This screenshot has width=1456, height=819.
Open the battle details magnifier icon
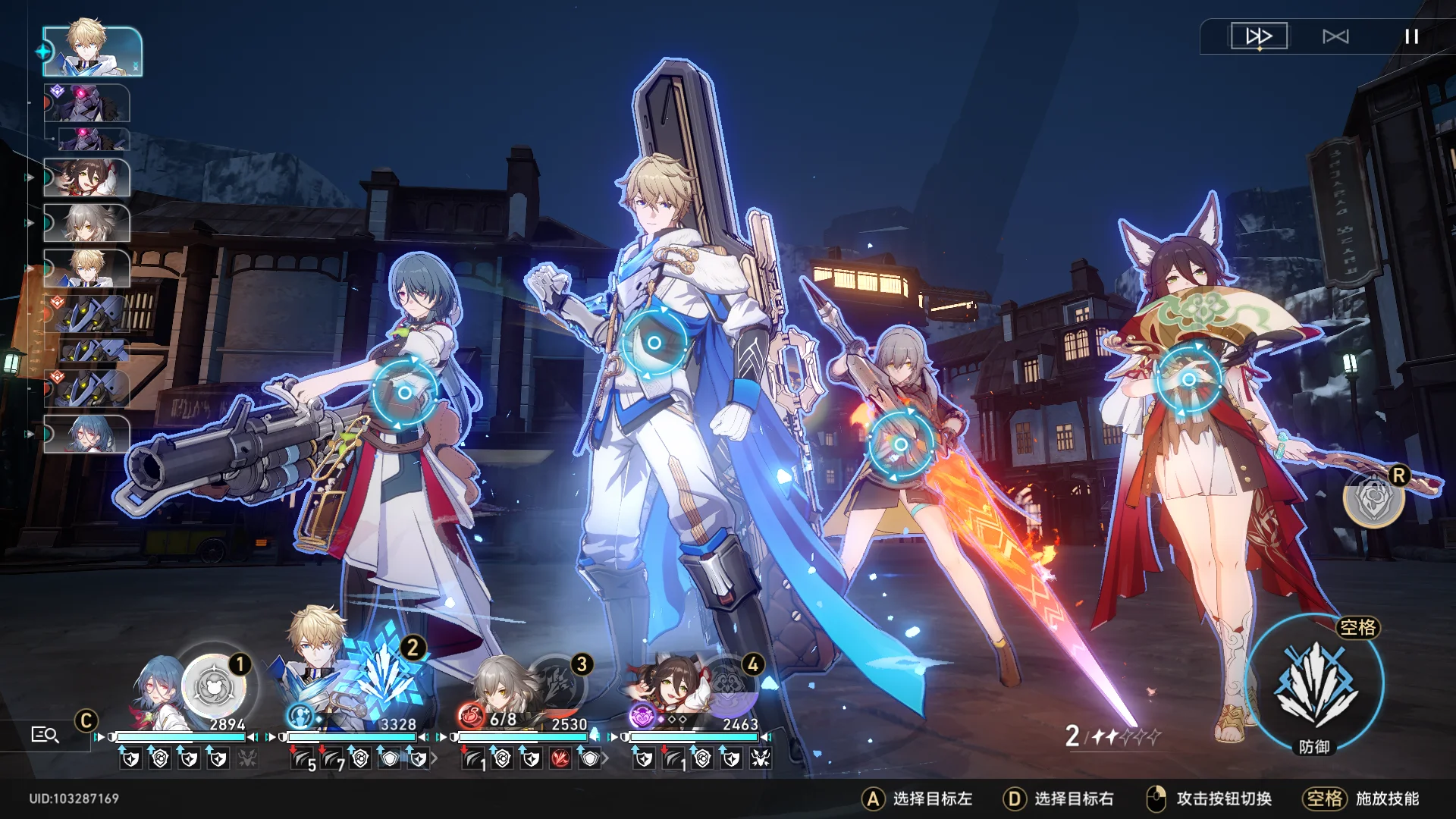[x=45, y=734]
